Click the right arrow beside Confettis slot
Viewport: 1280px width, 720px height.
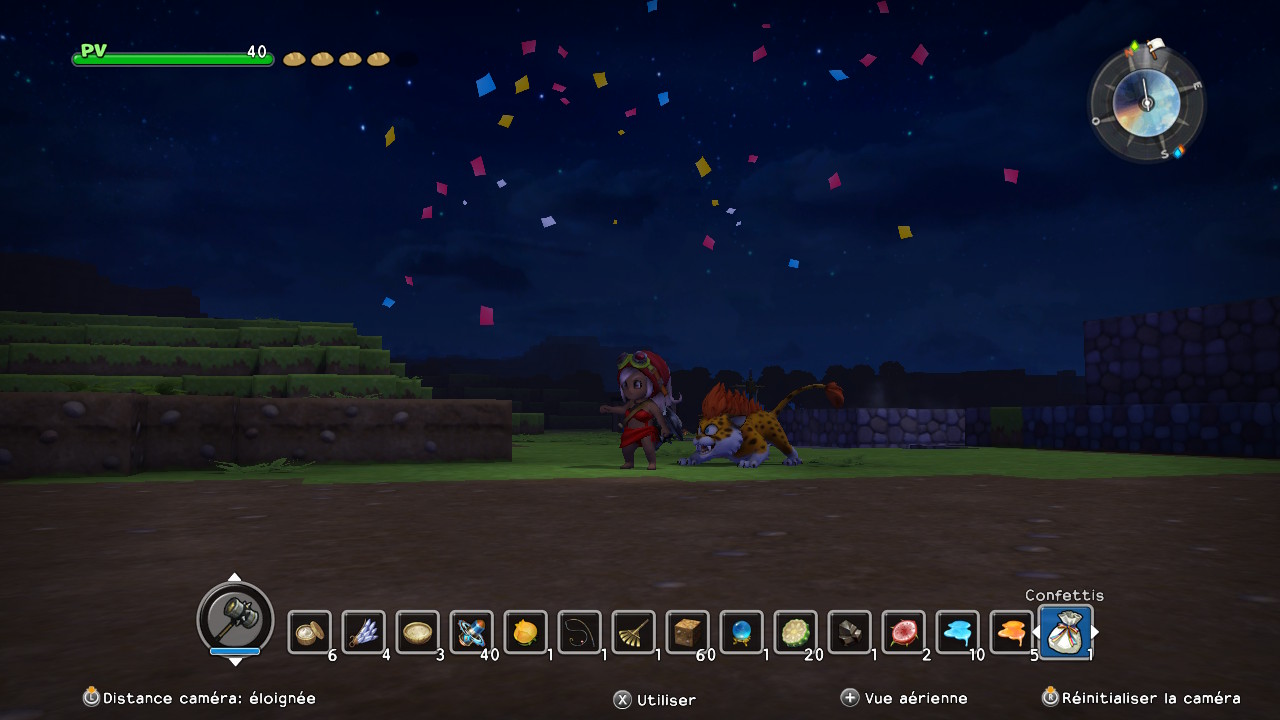click(x=1097, y=632)
